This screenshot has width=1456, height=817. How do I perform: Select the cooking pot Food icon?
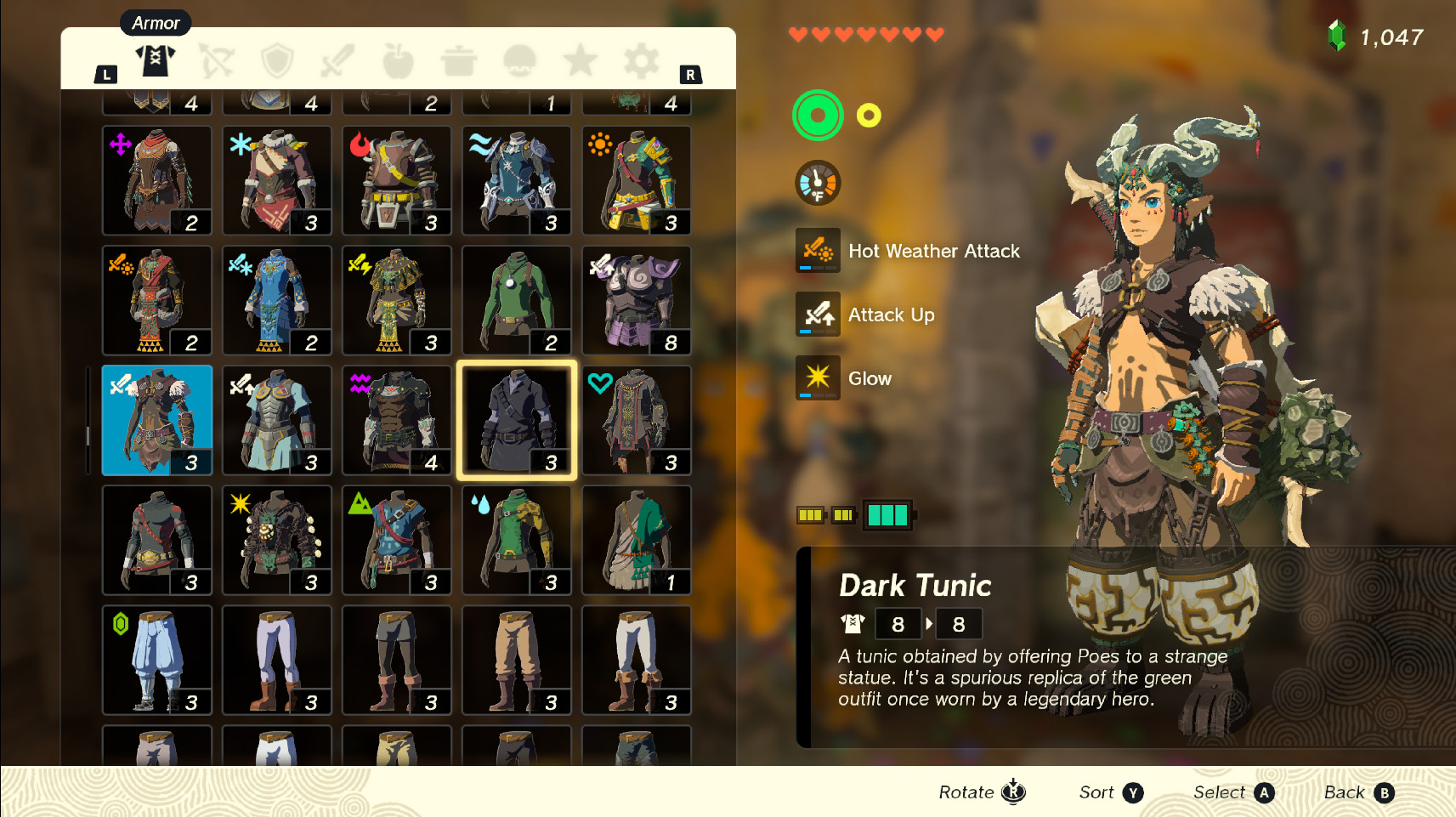click(458, 60)
